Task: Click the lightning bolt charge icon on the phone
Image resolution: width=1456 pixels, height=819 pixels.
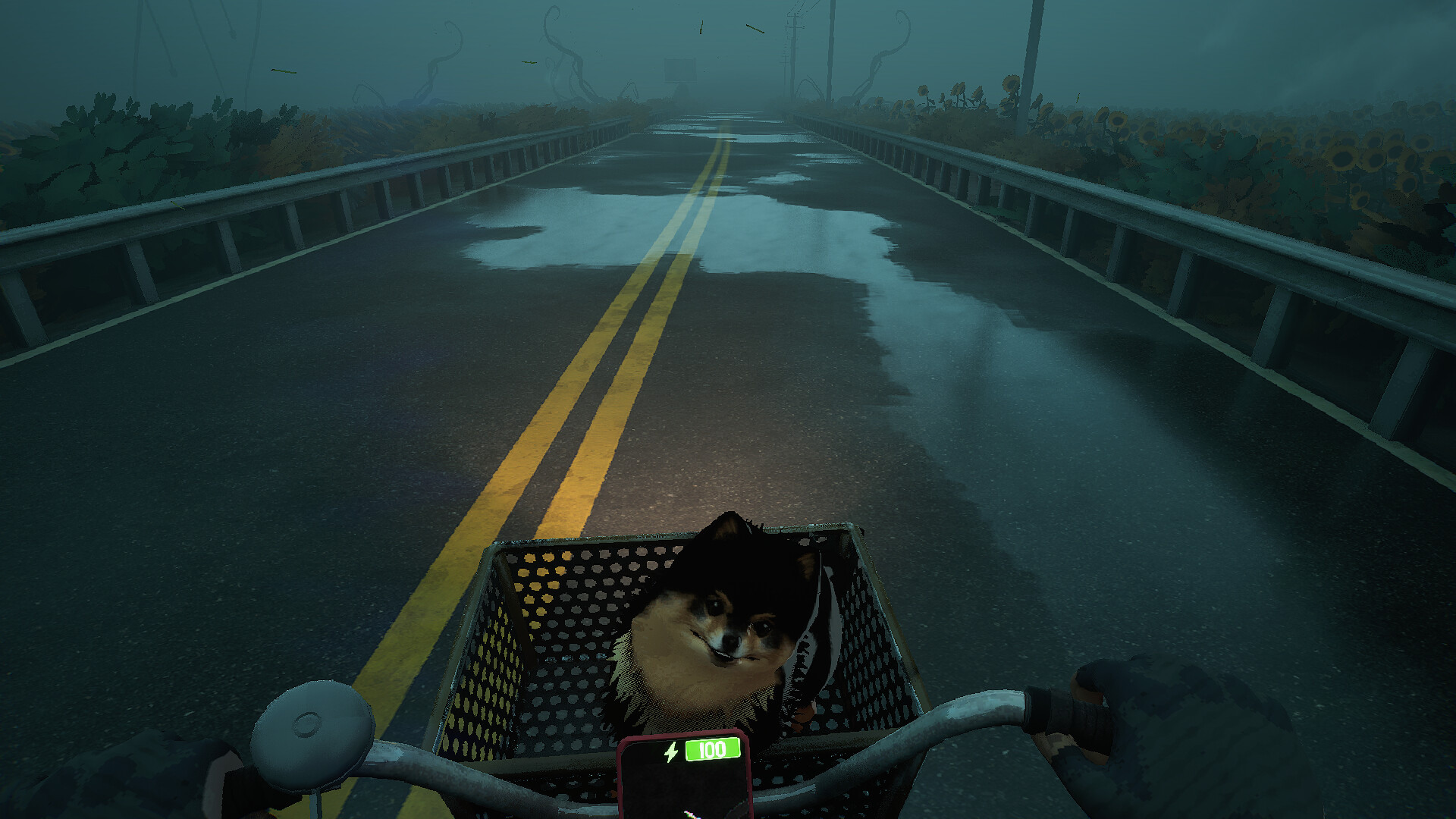Action: click(x=672, y=752)
